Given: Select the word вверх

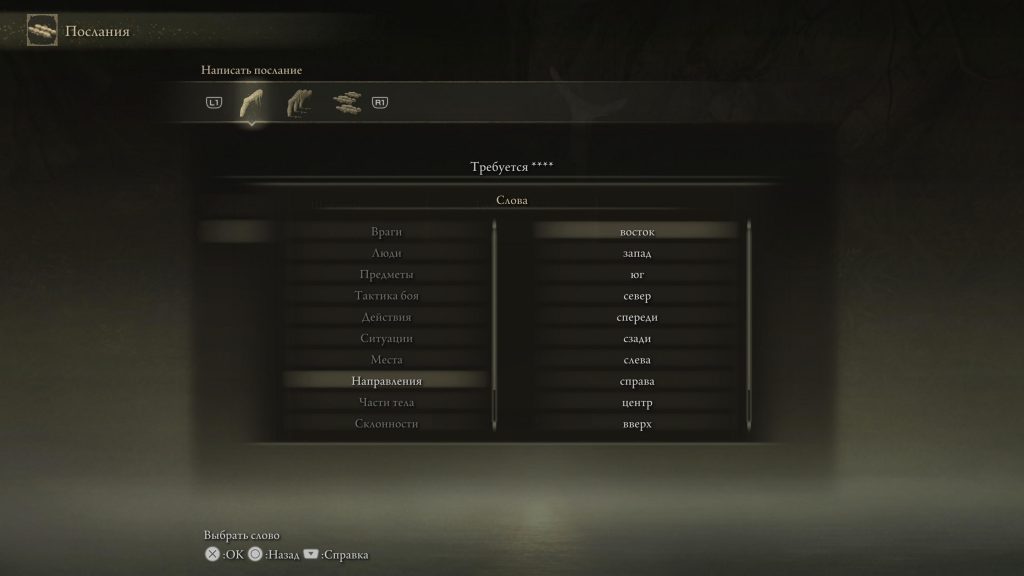Looking at the screenshot, I should (637, 424).
